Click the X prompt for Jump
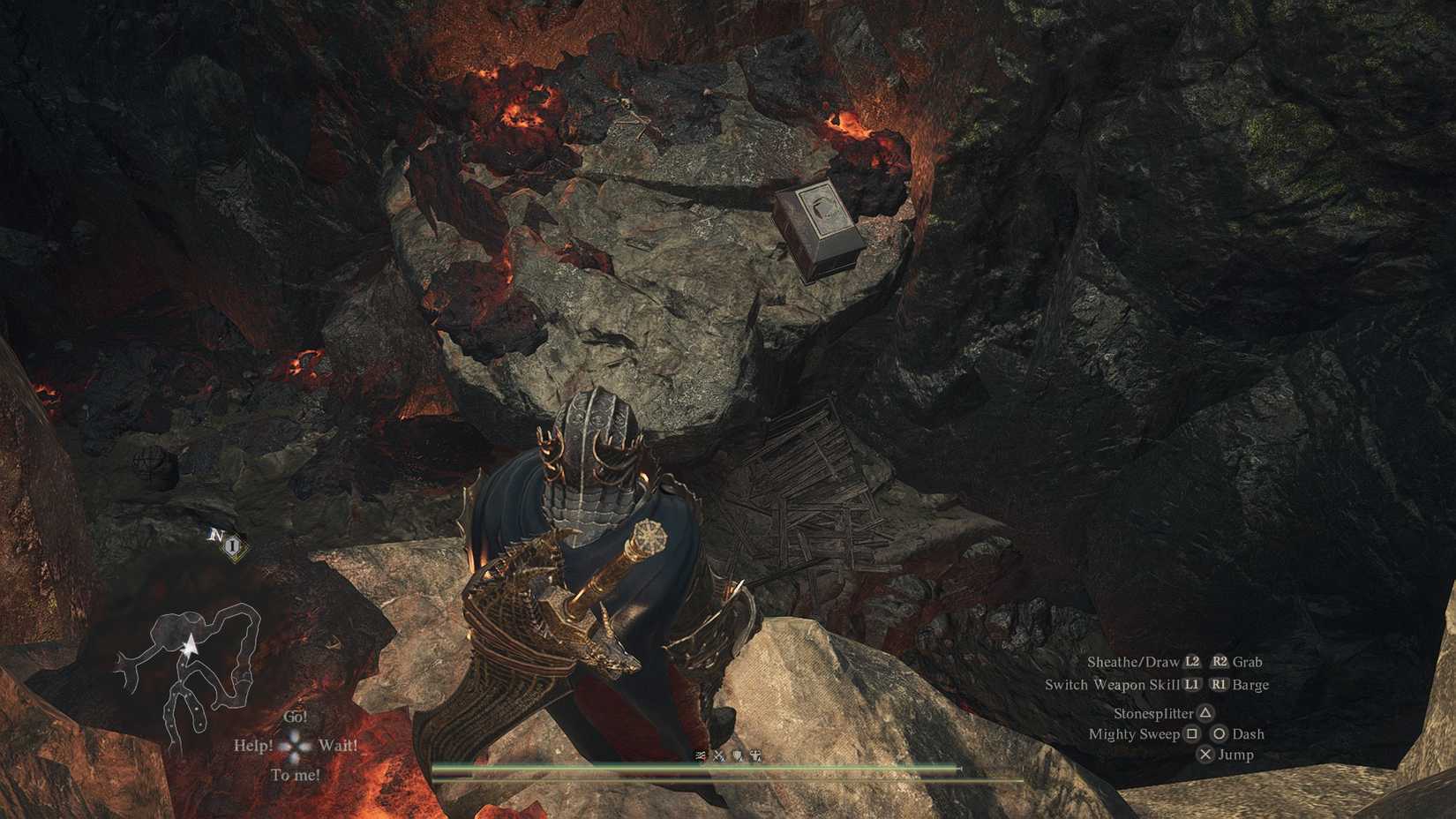Screen dimensions: 1456x819 (1206, 755)
